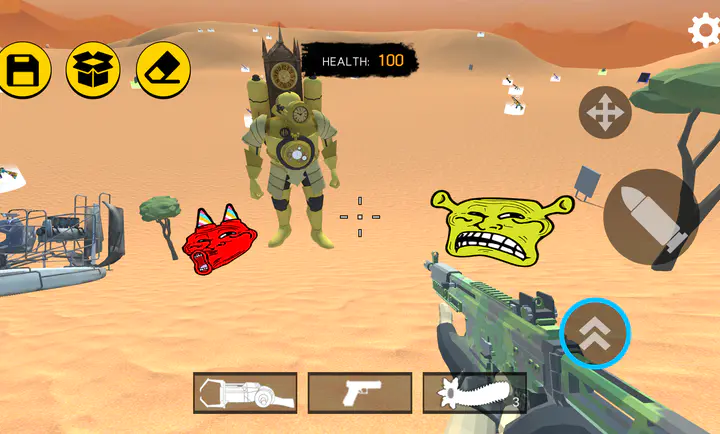
Task: Tap the double-chevron jump button
Action: [x=595, y=333]
